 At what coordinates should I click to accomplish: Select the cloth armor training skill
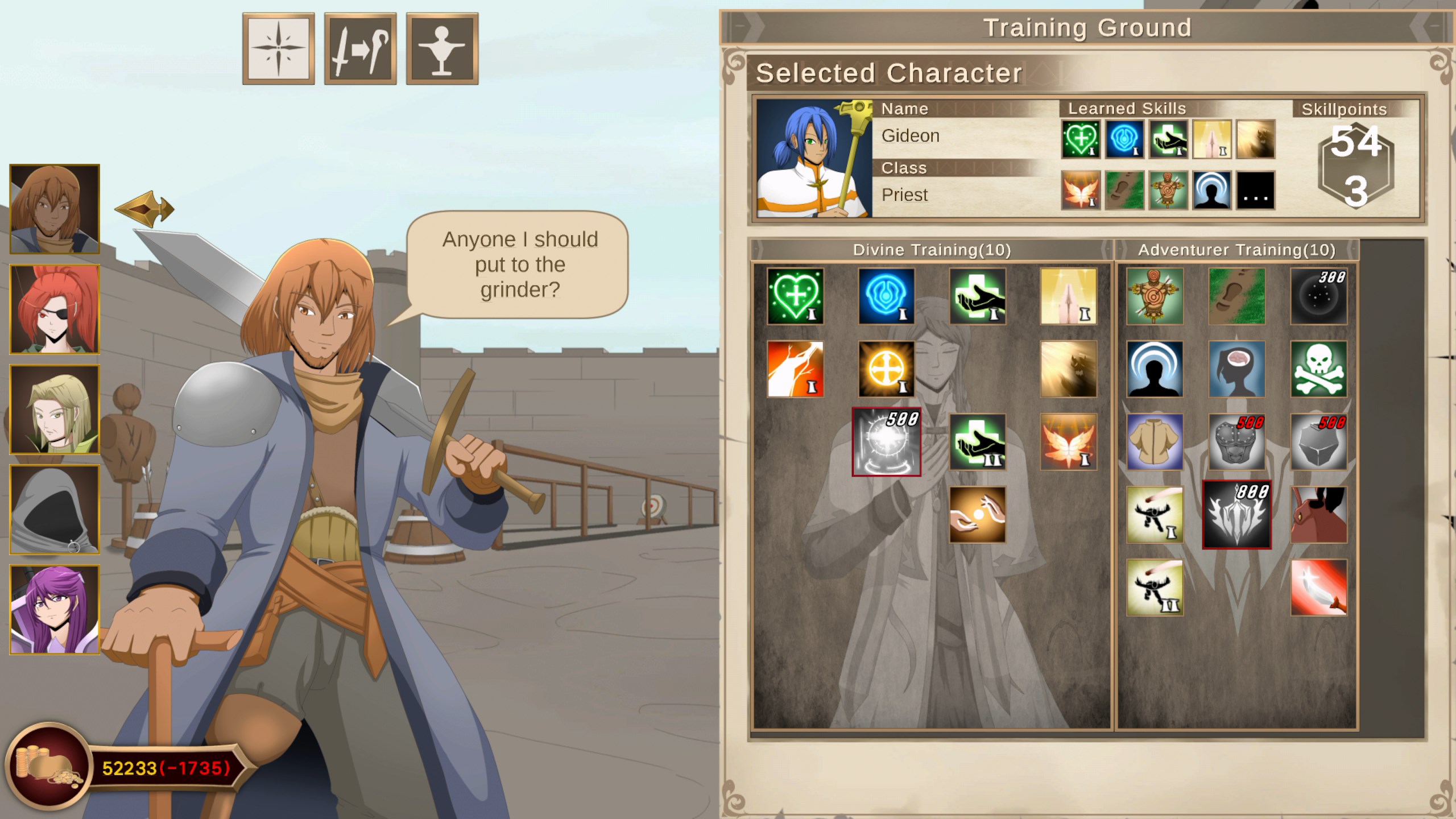(x=1154, y=443)
